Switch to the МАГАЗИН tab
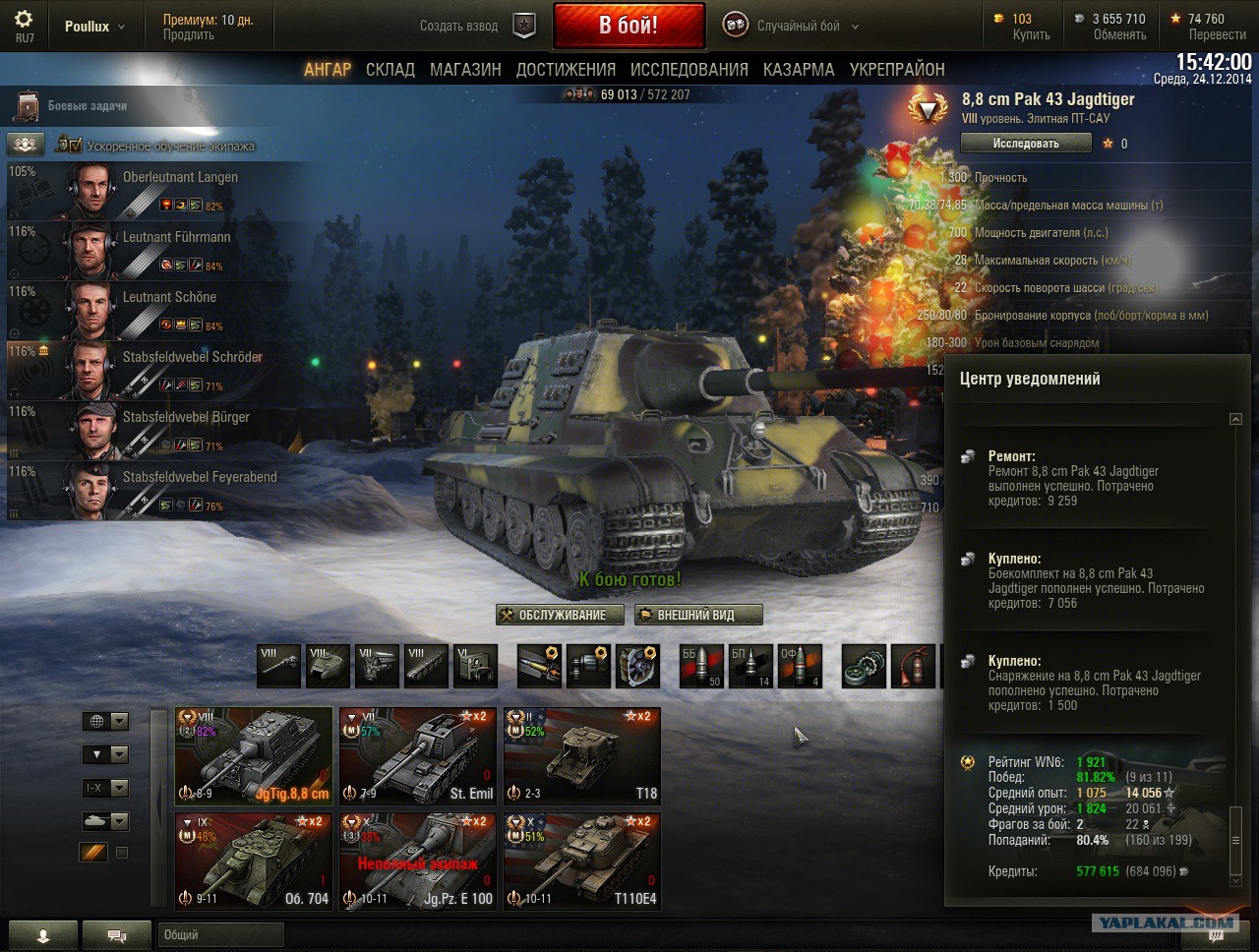 coord(465,70)
